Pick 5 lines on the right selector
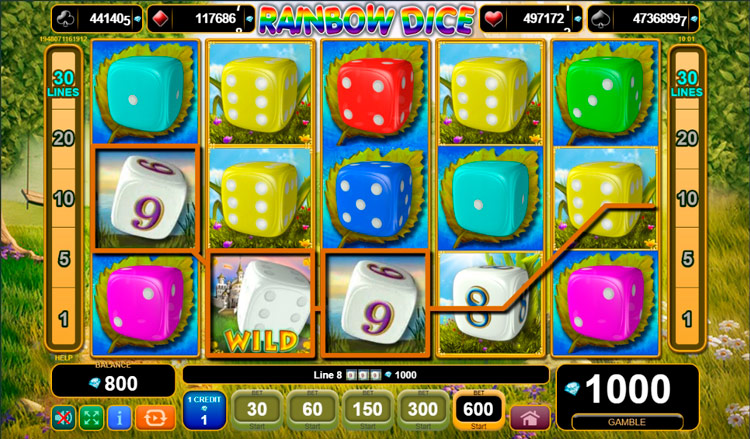This screenshot has width=750, height=439. pos(687,259)
